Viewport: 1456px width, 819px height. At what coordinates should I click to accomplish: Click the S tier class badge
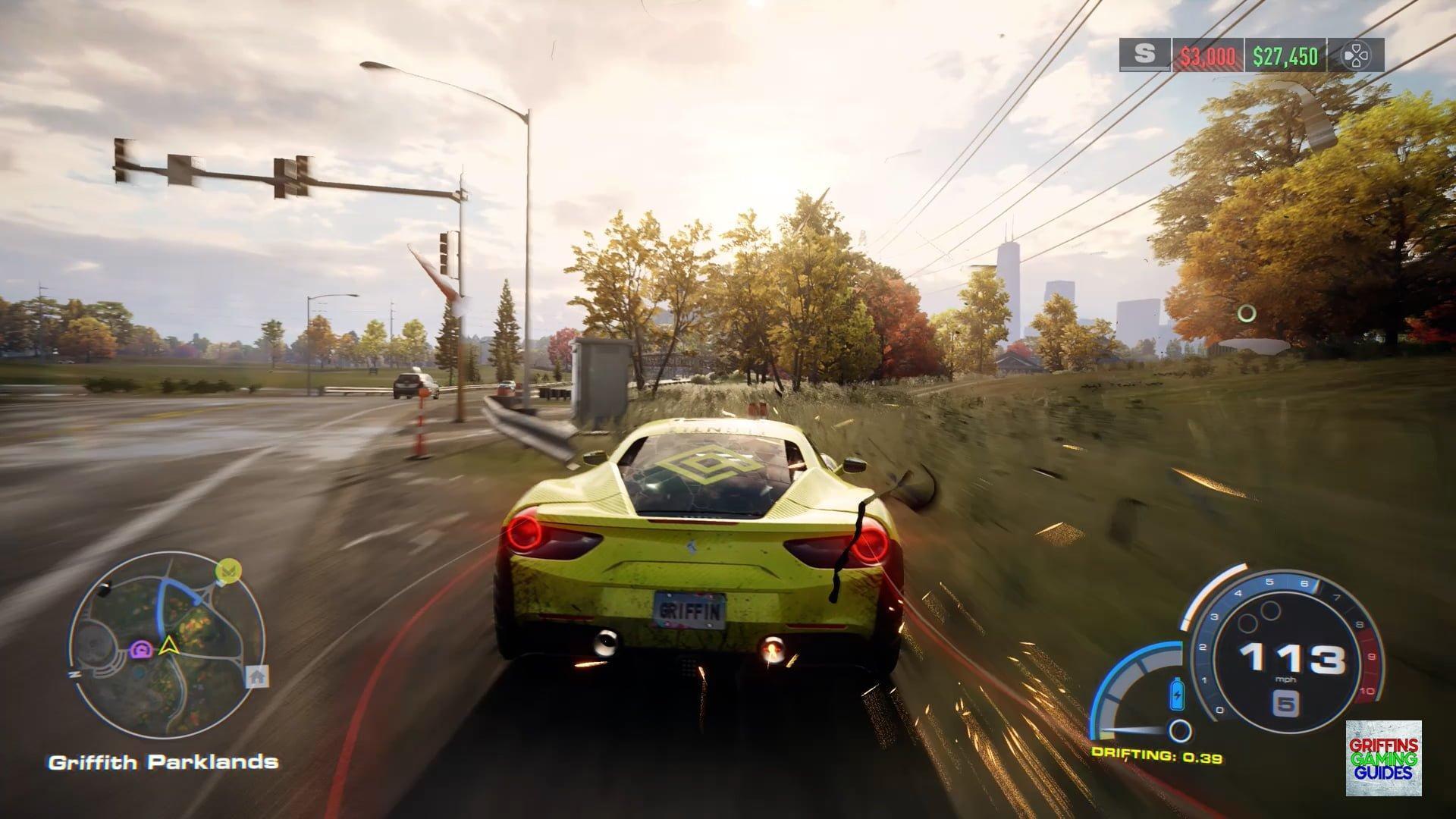click(1144, 55)
